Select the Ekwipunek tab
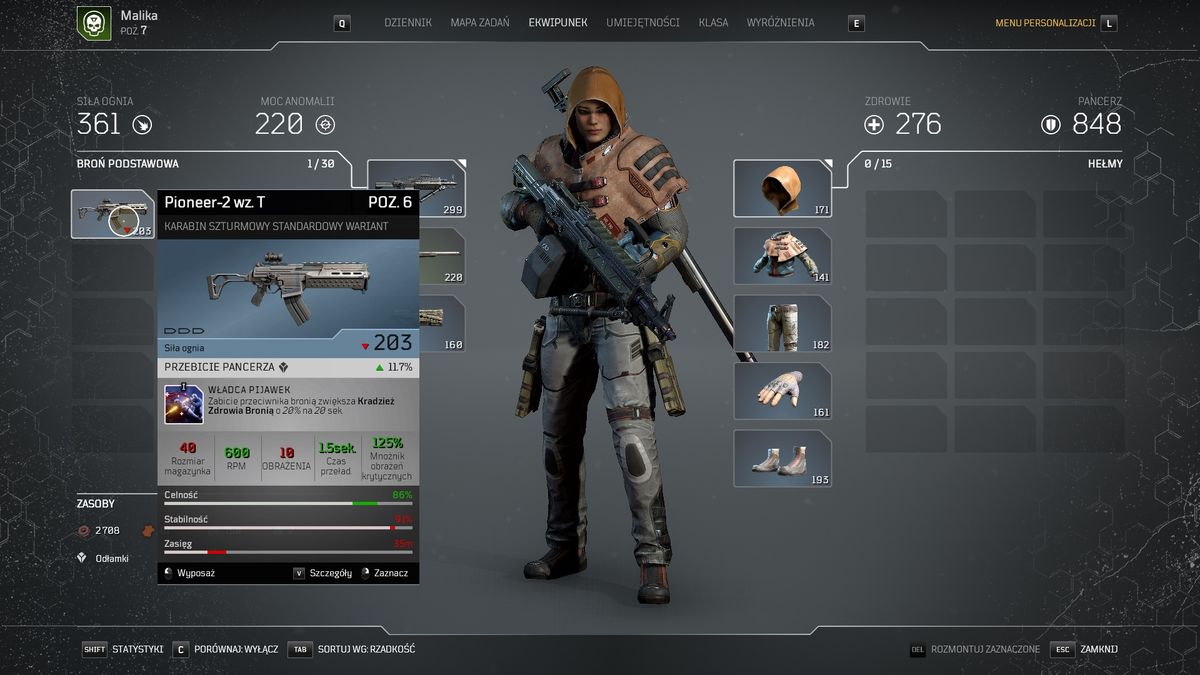1200x675 pixels. (x=558, y=22)
